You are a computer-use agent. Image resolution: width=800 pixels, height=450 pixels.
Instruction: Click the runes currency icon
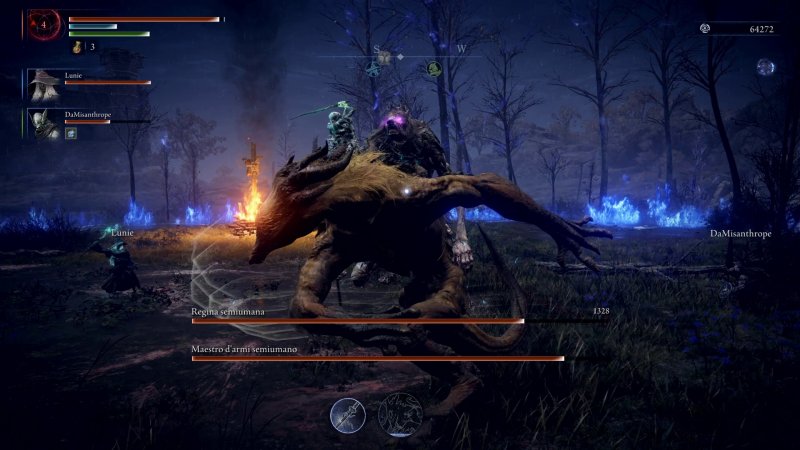pos(704,29)
